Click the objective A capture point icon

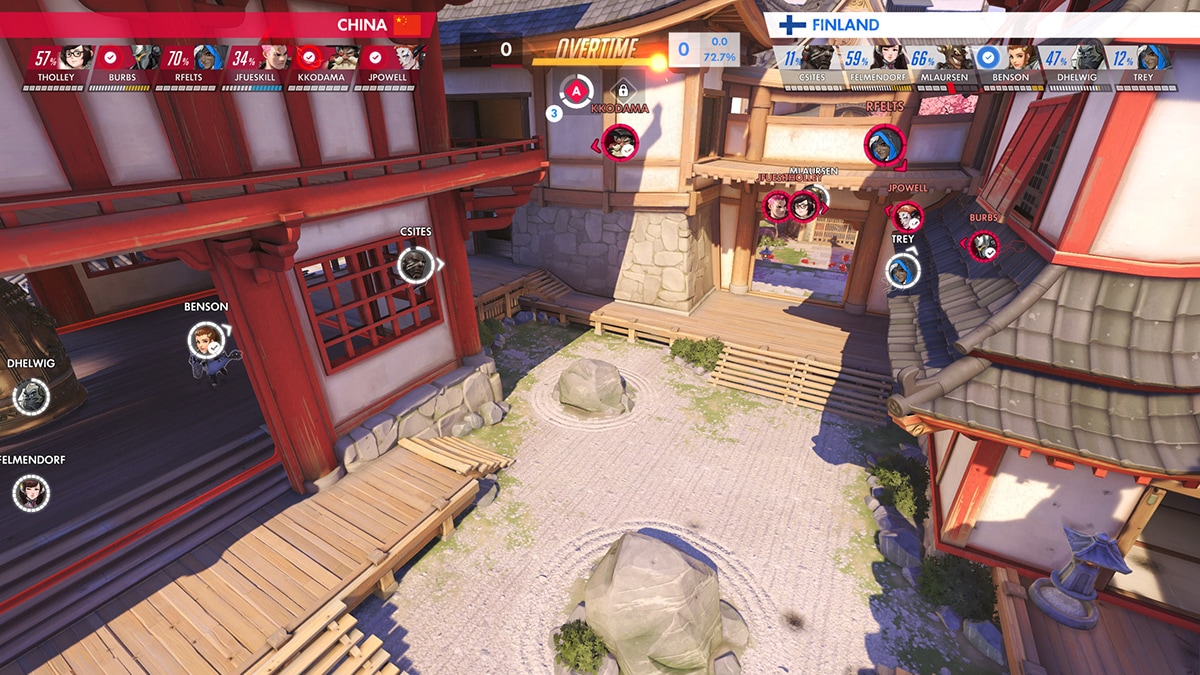(x=576, y=93)
